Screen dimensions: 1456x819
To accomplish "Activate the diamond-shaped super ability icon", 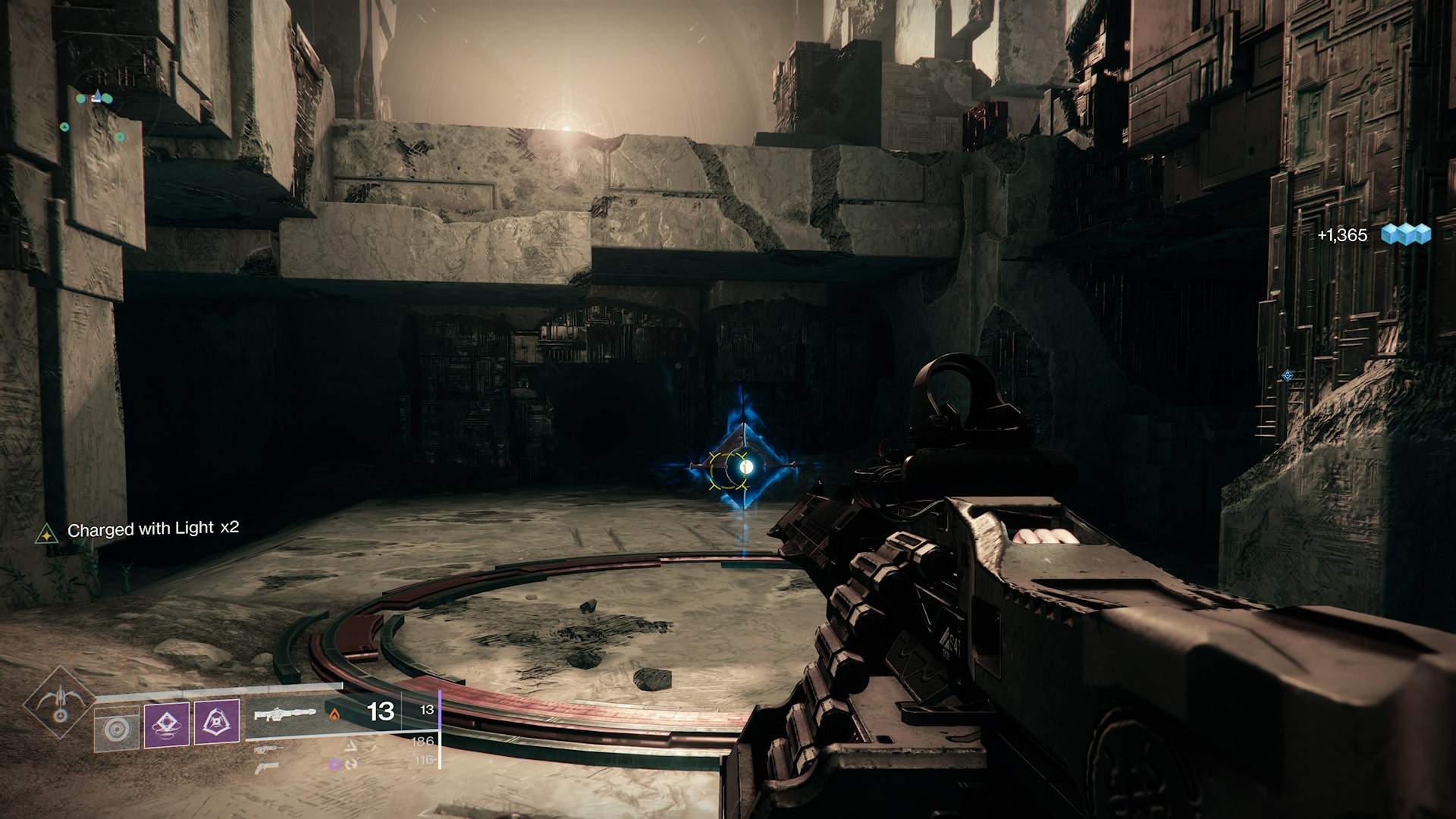I will click(x=58, y=704).
